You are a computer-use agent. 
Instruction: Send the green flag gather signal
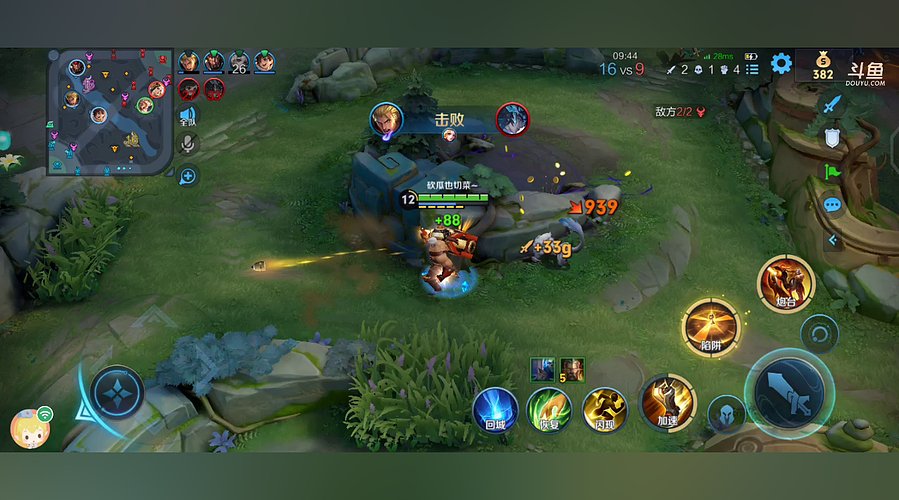pyautogui.click(x=832, y=172)
